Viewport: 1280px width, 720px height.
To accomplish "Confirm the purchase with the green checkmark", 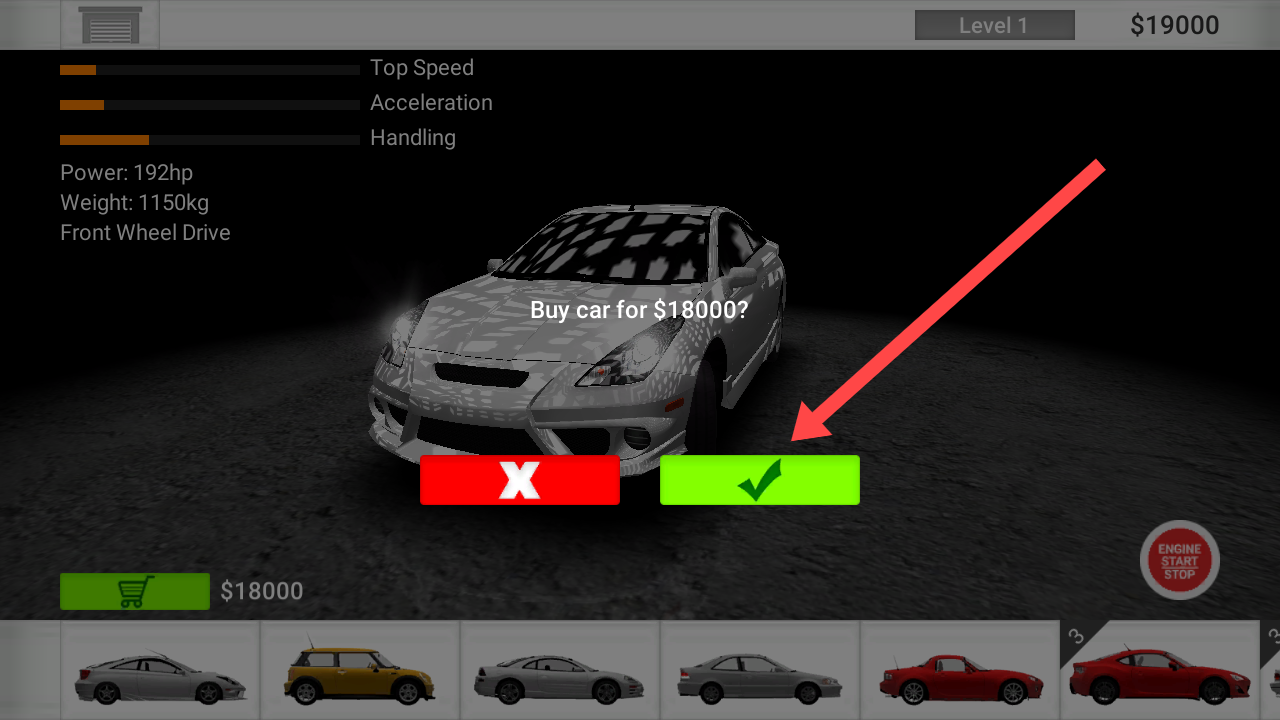I will point(759,480).
